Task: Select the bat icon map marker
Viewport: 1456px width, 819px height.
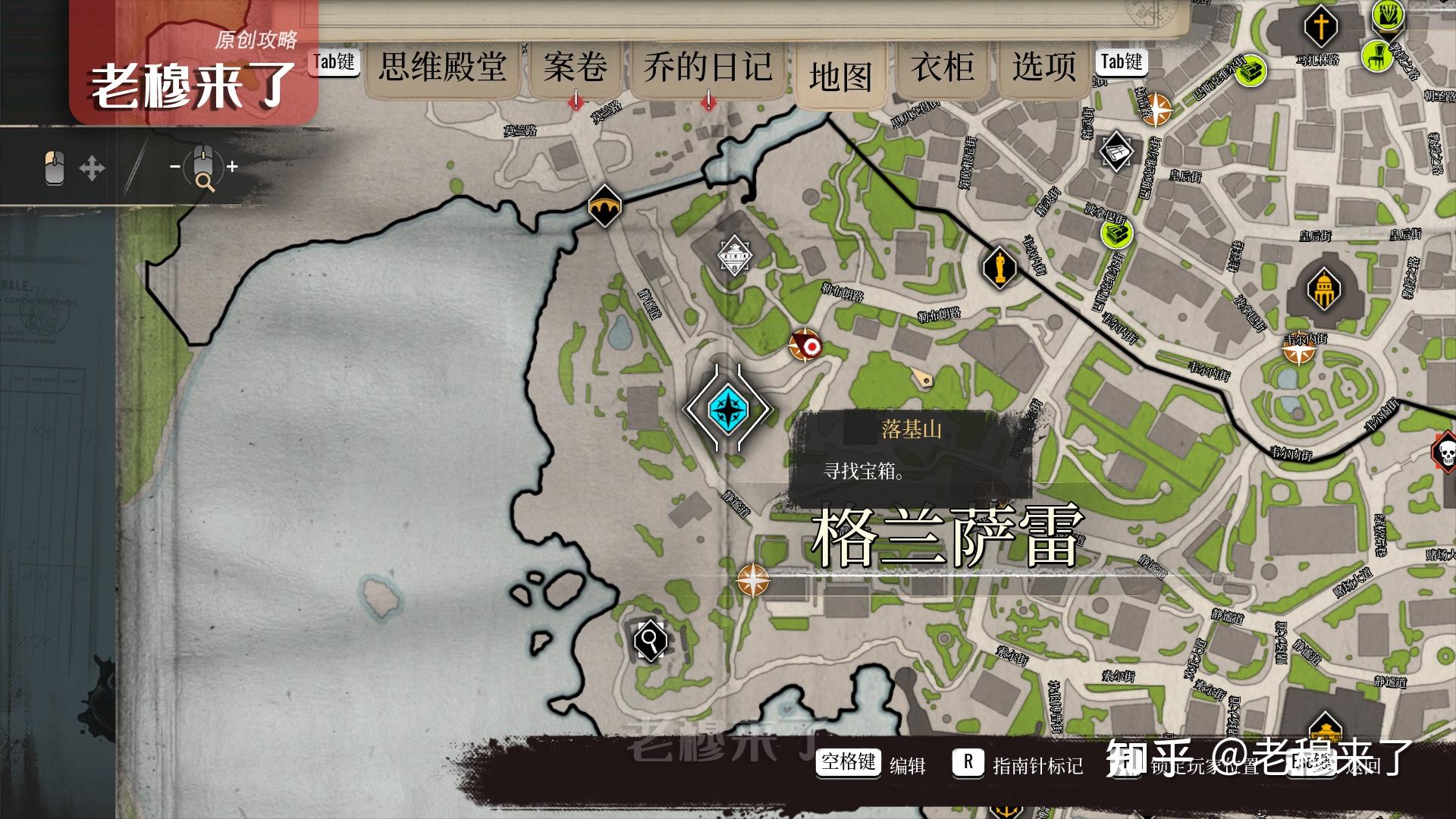Action: tap(604, 206)
